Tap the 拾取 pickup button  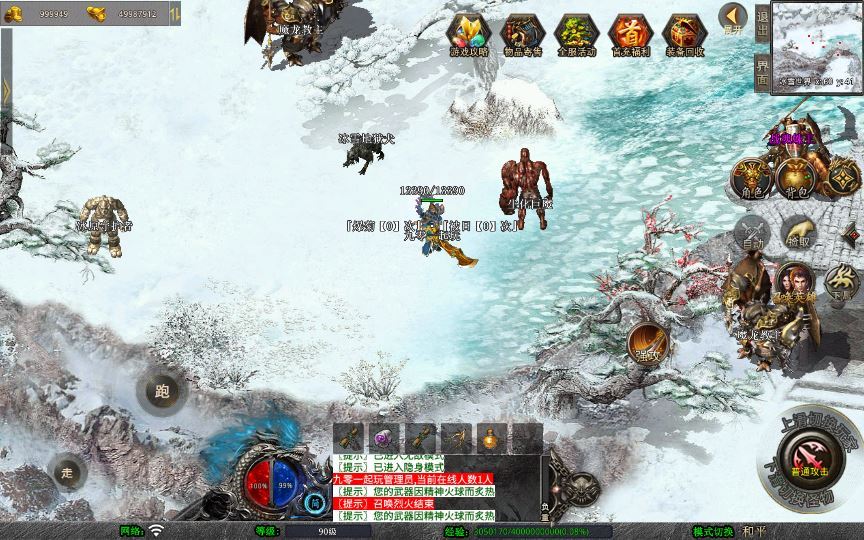coord(799,232)
